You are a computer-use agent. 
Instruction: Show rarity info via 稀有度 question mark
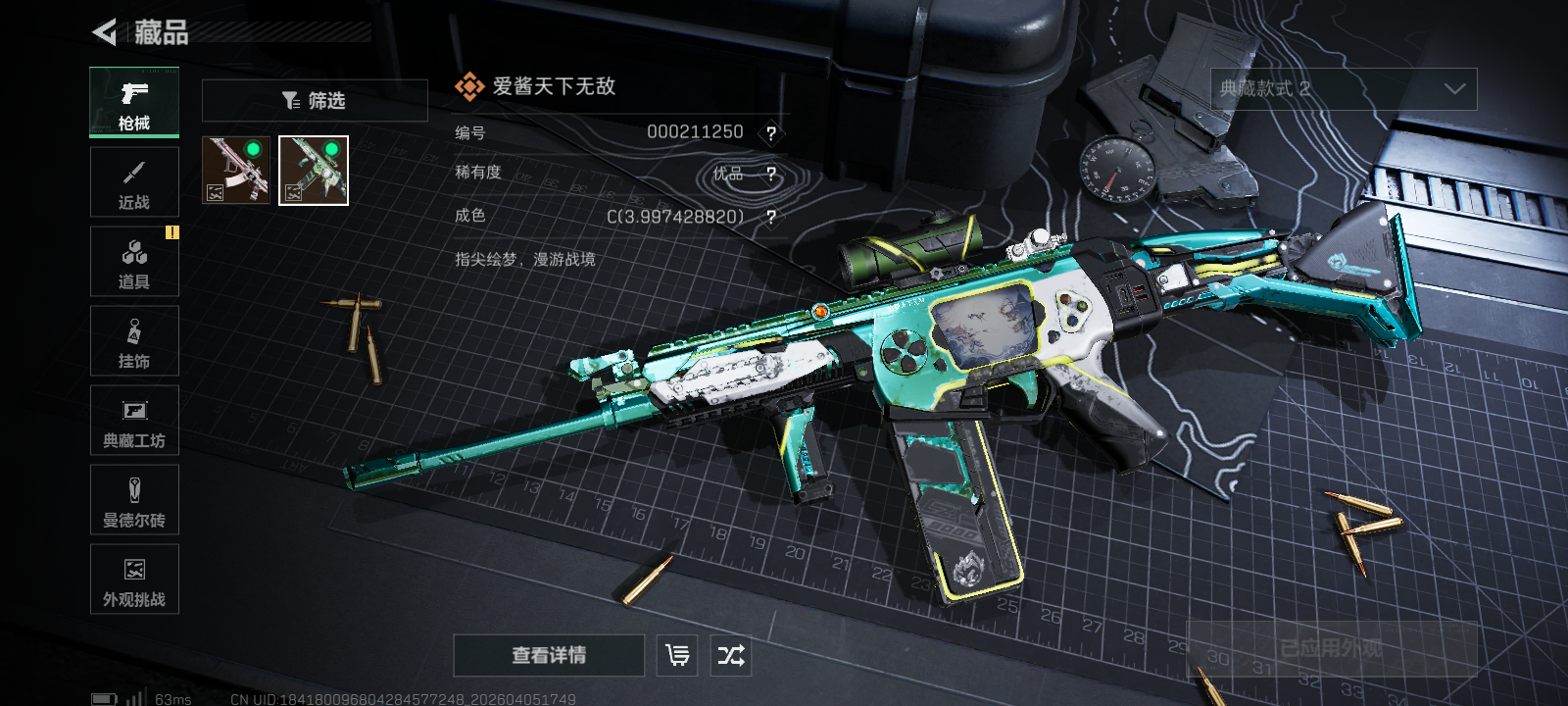point(771,175)
